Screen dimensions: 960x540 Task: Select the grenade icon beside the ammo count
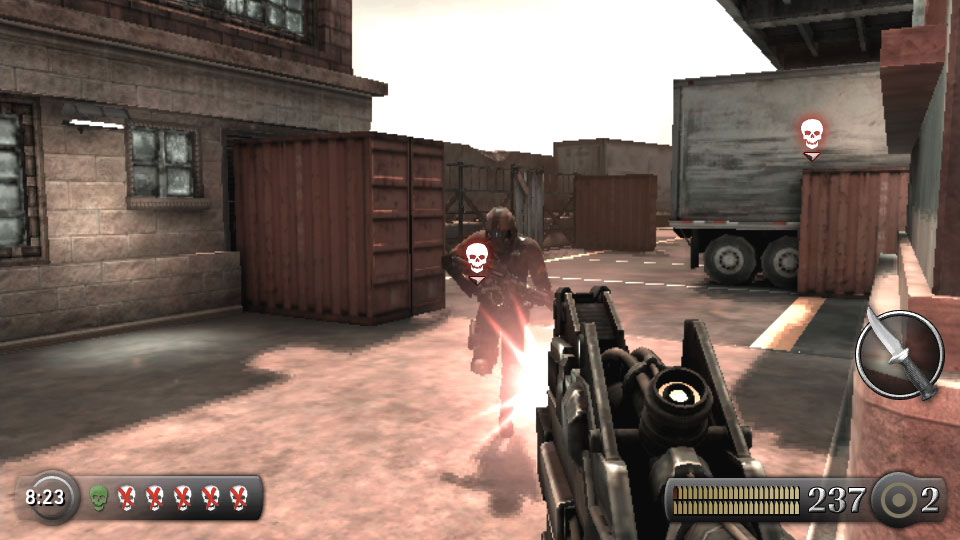[x=897, y=499]
